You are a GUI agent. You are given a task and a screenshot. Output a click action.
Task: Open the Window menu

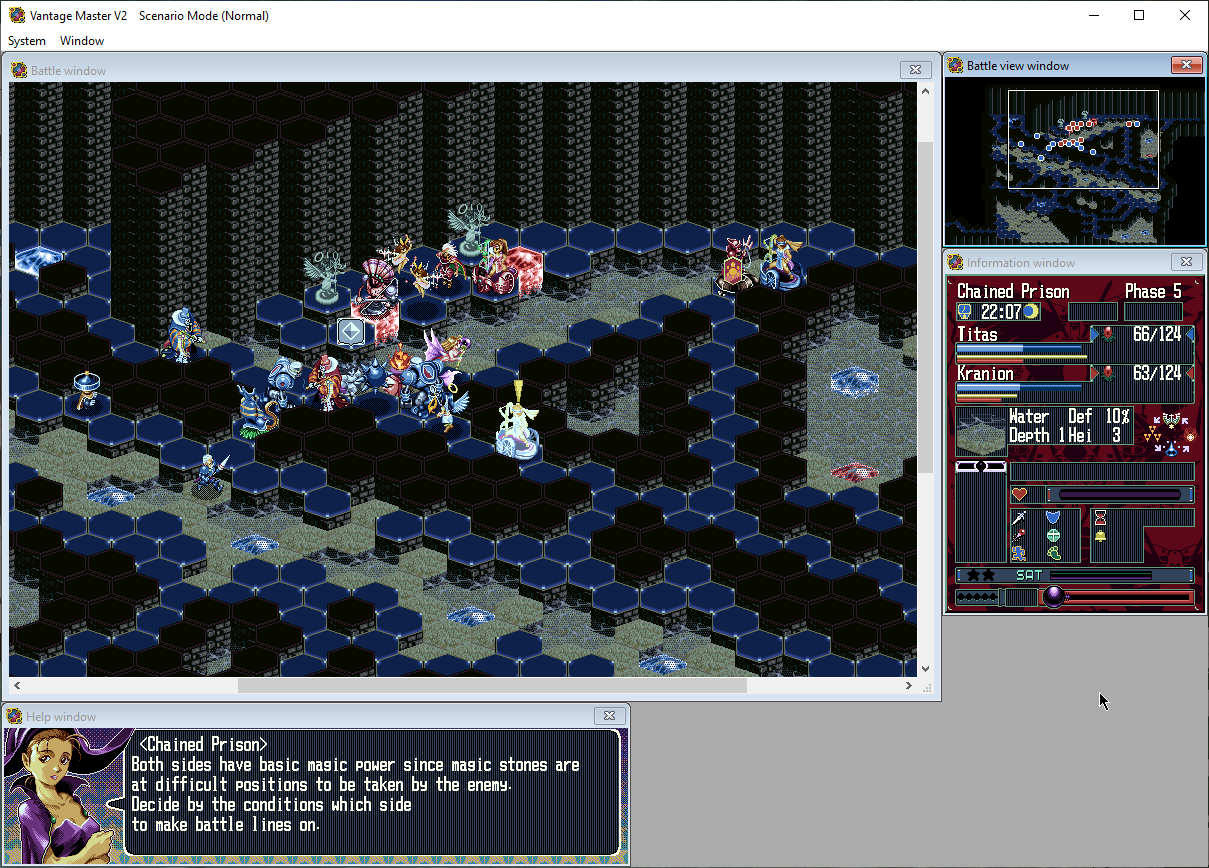click(x=82, y=41)
